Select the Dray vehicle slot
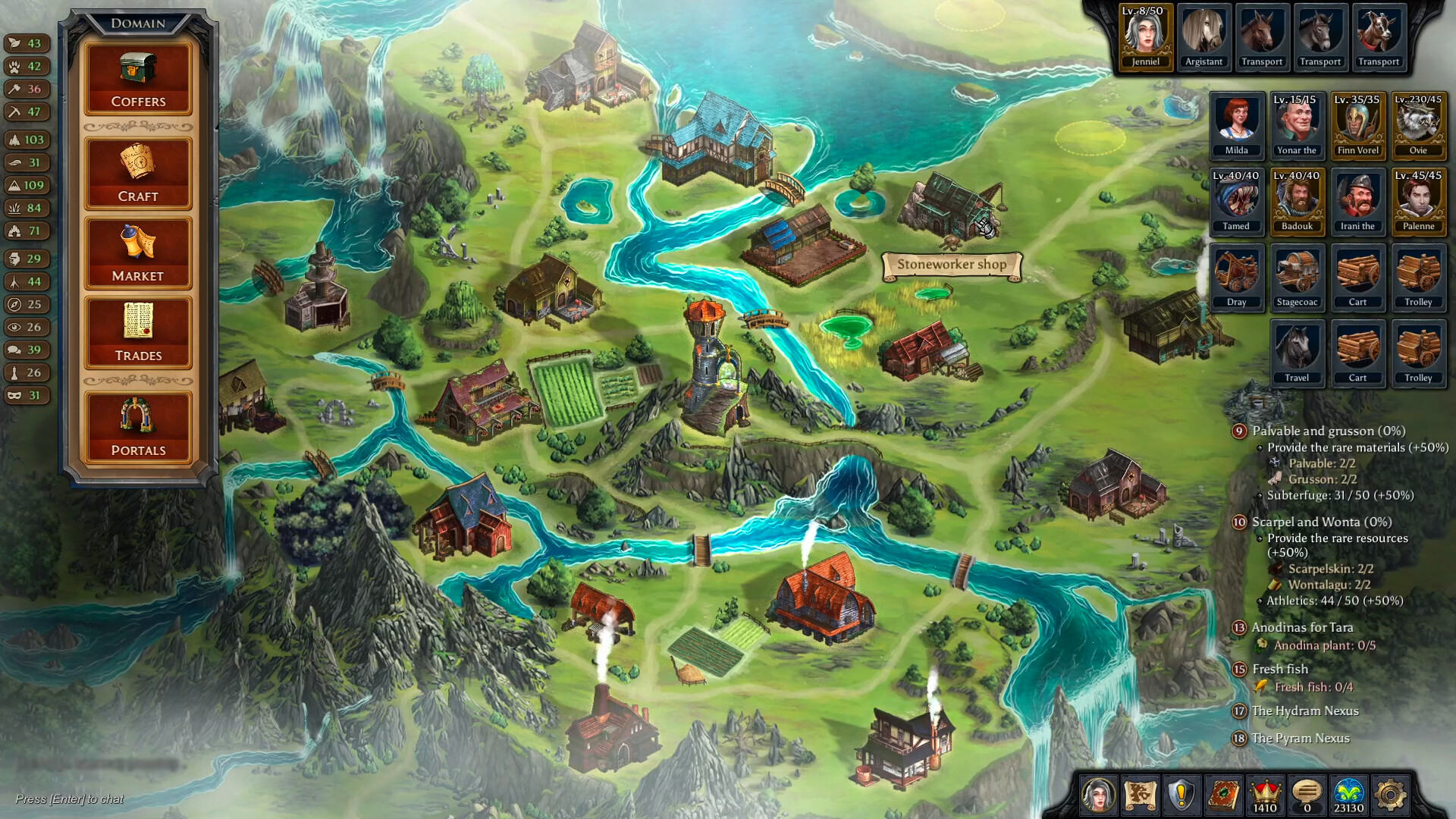1456x819 pixels. (x=1236, y=275)
